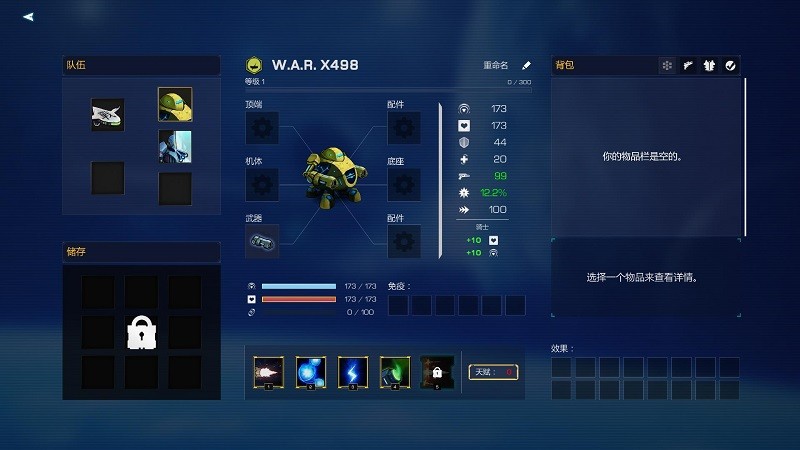The width and height of the screenshot is (800, 450).
Task: Click the padlock on the storage grid
Action: tap(141, 332)
